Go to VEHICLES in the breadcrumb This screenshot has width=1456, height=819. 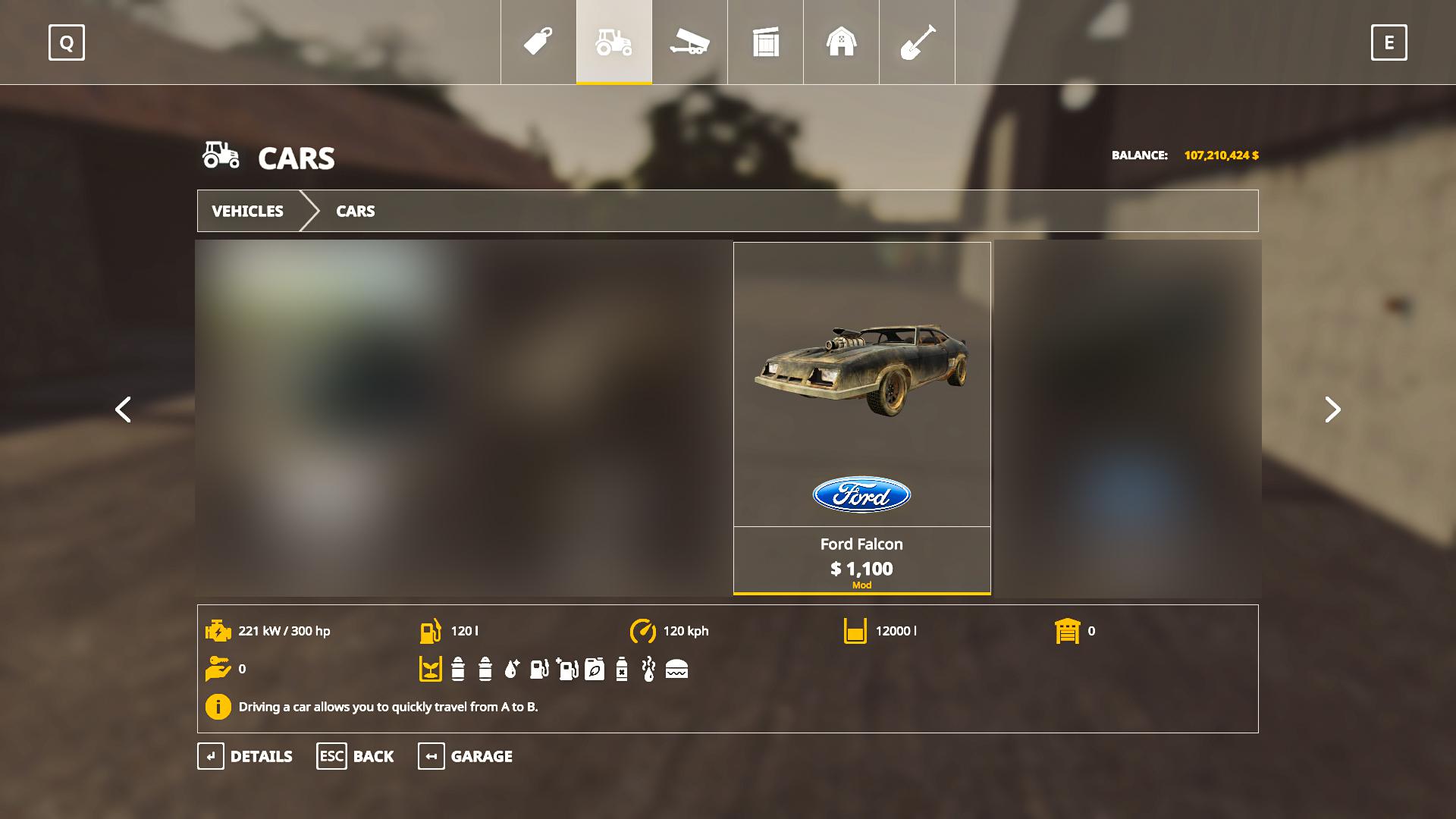247,211
